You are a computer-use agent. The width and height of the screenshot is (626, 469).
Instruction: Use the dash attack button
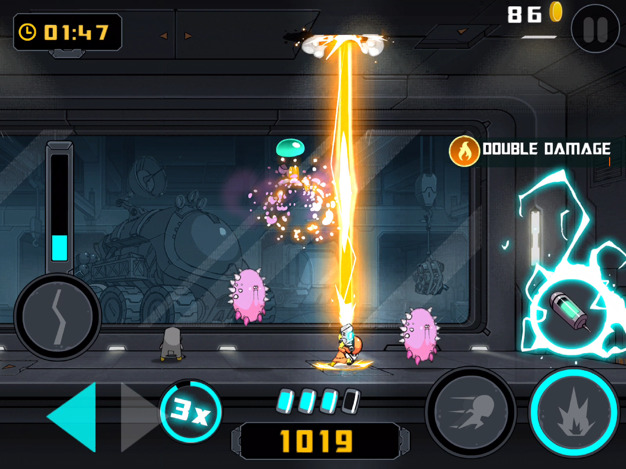(470, 412)
